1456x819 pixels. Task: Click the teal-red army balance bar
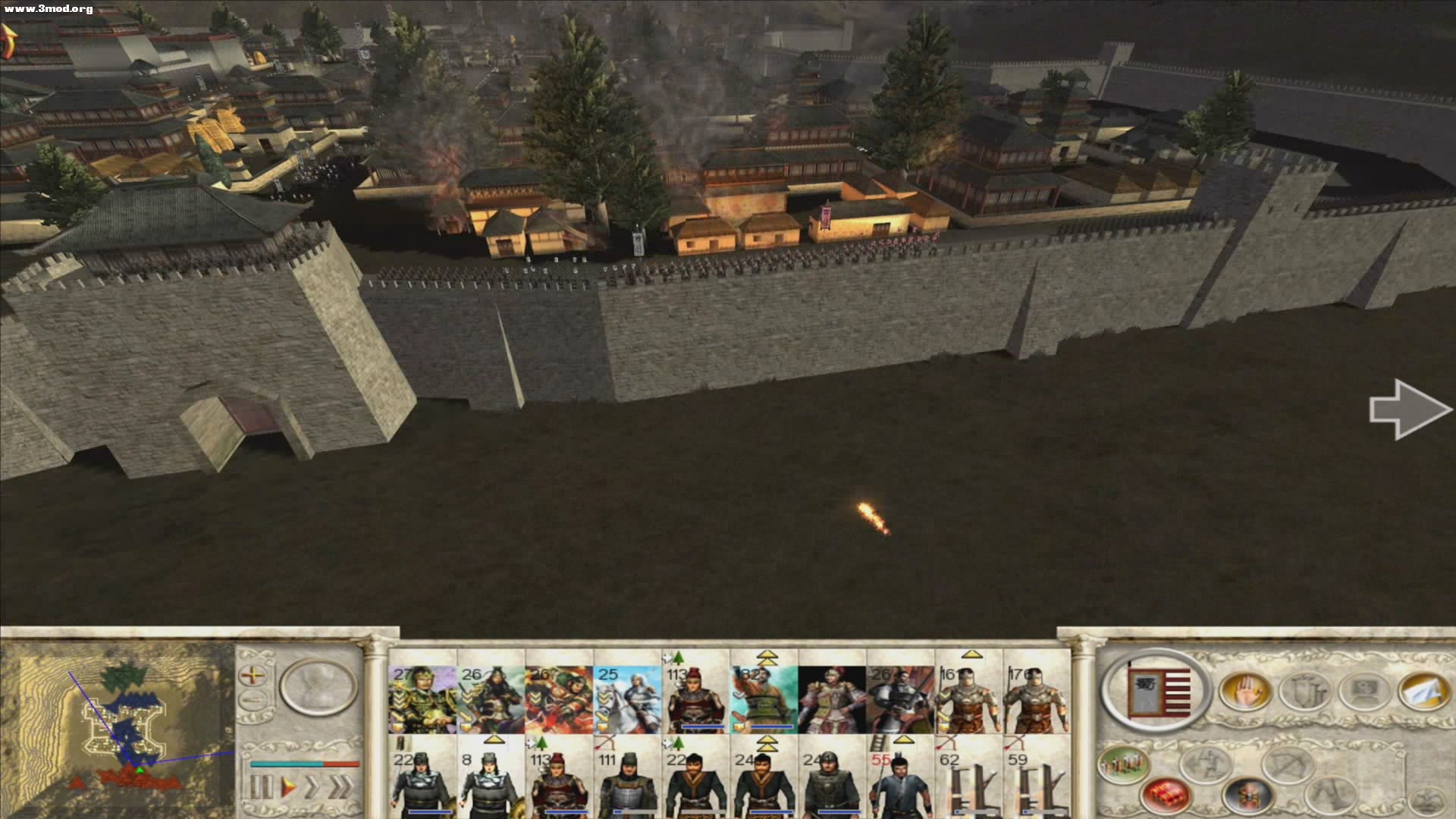click(303, 764)
